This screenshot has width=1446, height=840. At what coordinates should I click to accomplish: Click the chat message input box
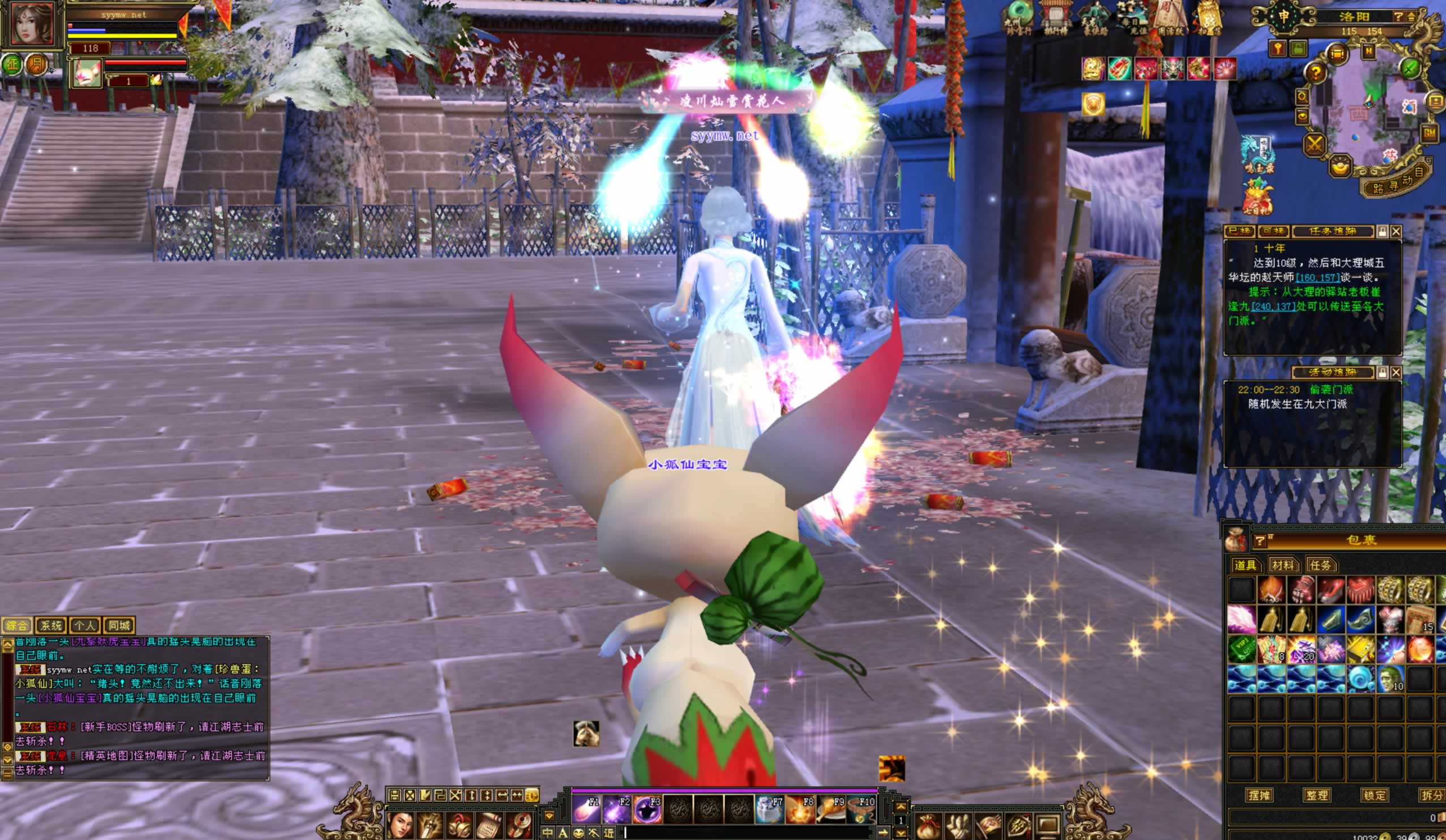746,832
